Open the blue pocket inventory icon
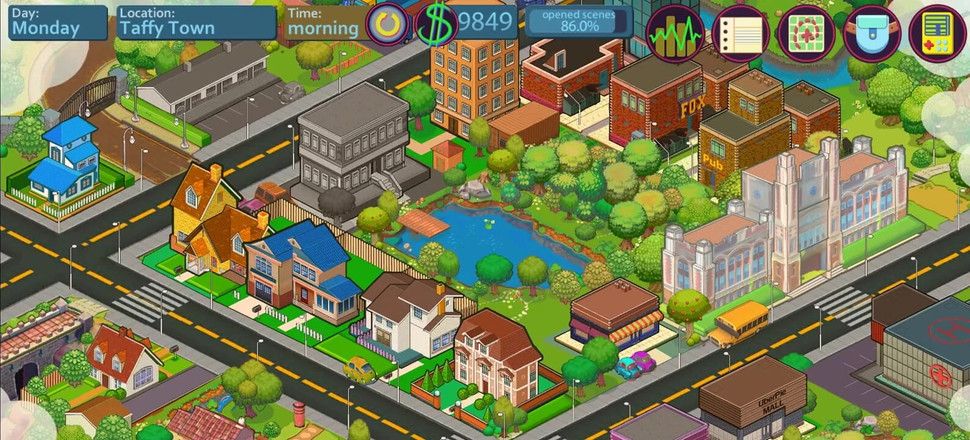 point(872,33)
